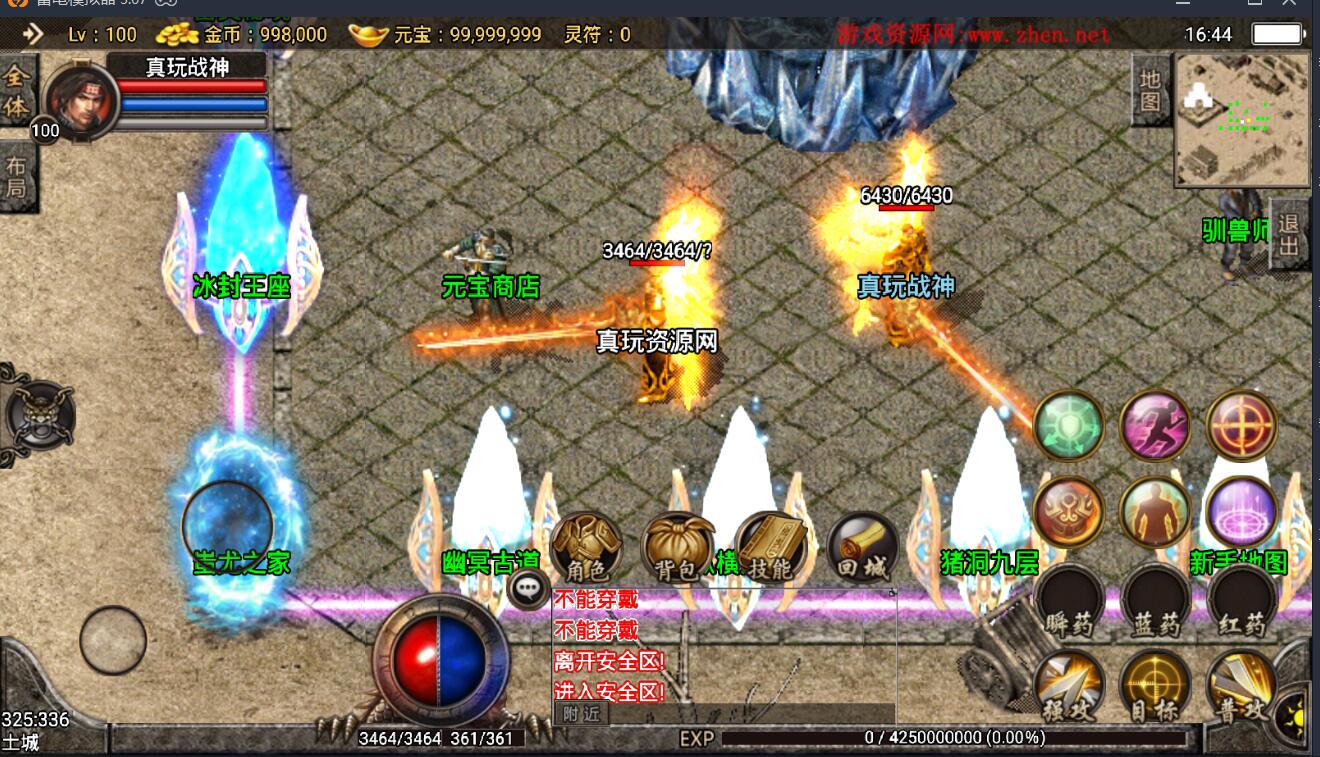Activate the green shield skill
The image size is (1320, 757).
[x=1068, y=425]
